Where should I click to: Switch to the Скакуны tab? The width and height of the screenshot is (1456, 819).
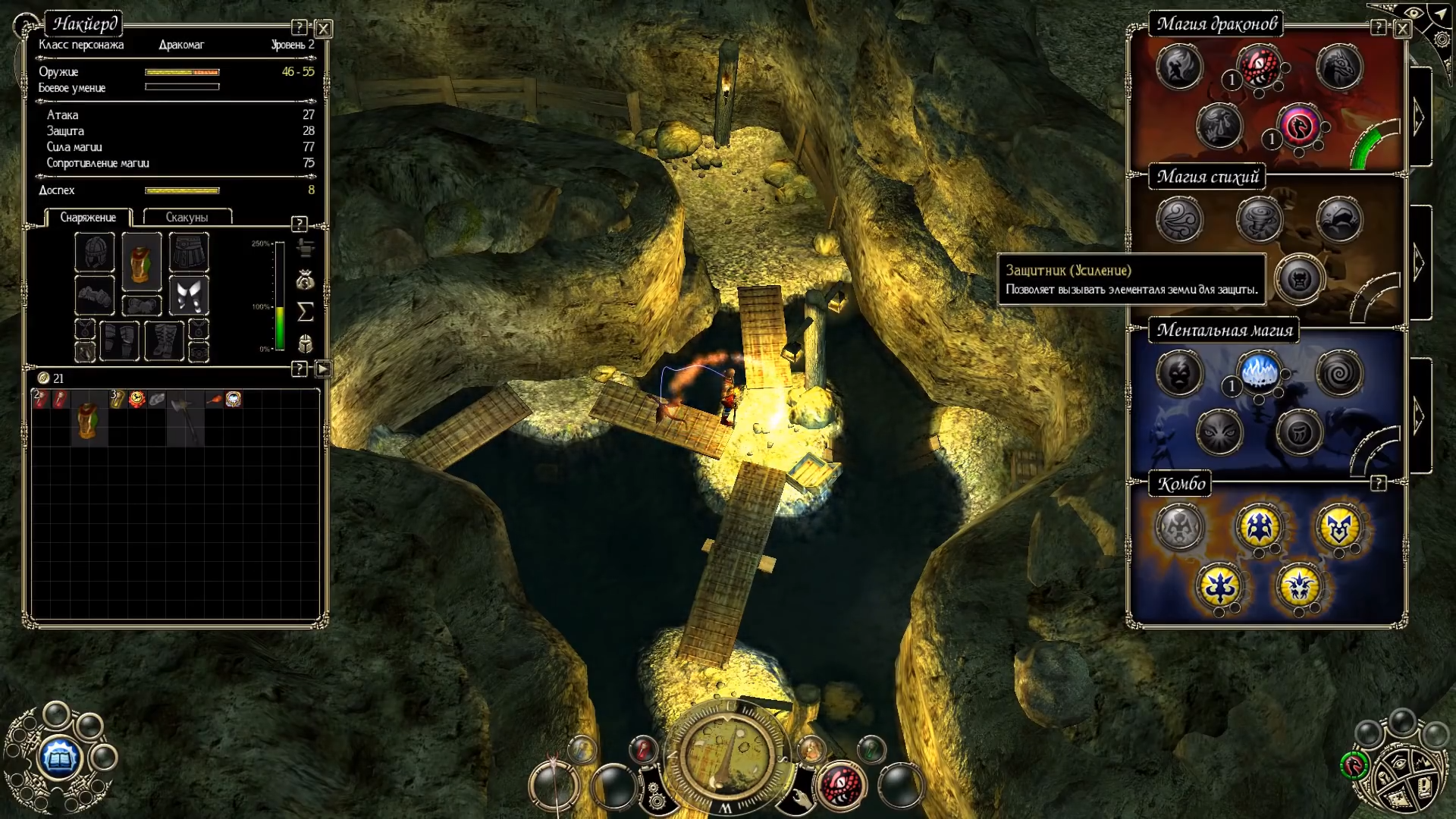pos(187,217)
